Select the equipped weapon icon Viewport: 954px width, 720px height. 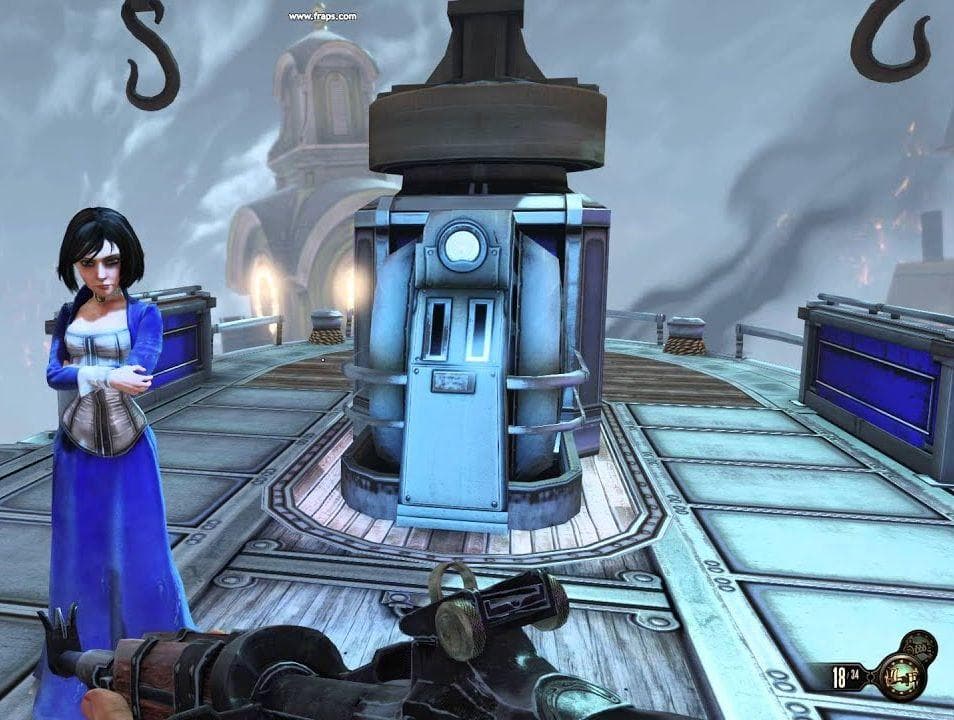point(902,677)
